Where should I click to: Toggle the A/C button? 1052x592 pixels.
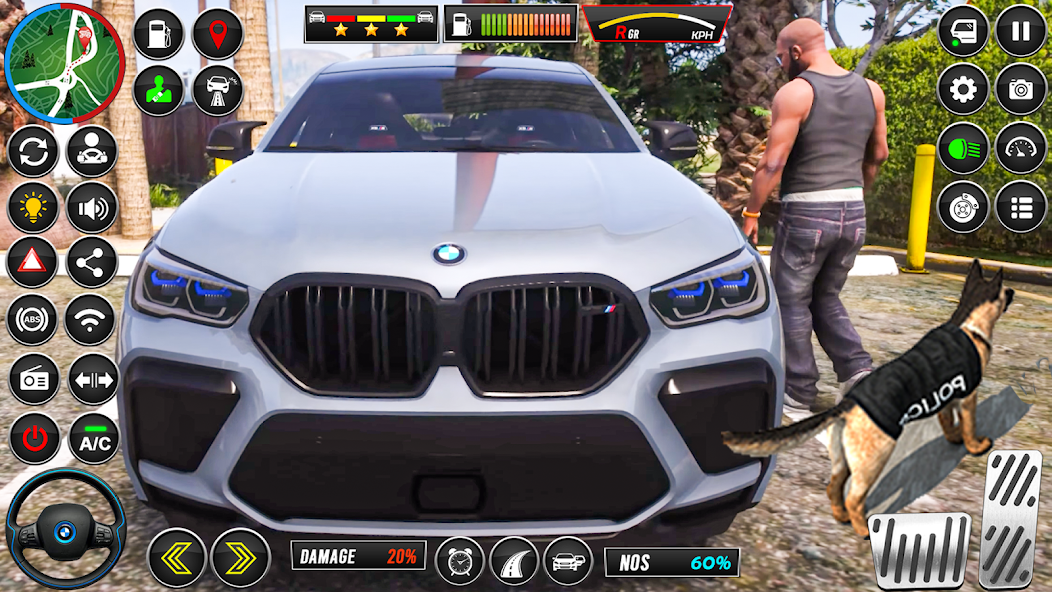pos(94,438)
